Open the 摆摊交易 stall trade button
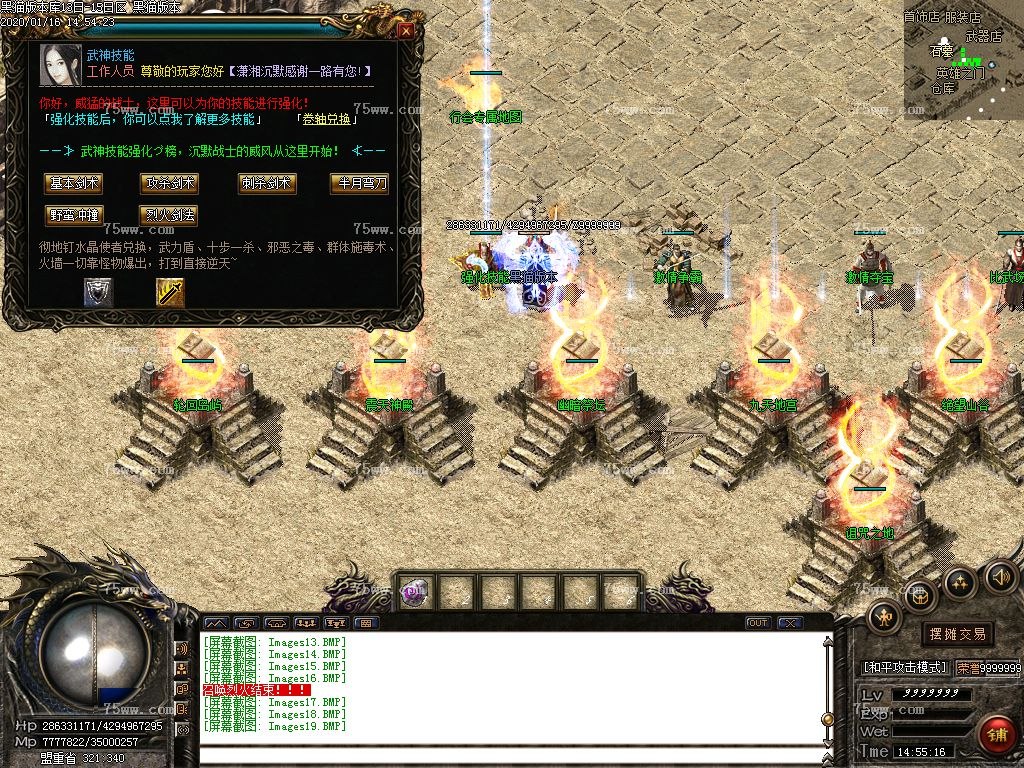This screenshot has height=768, width=1024. point(957,634)
